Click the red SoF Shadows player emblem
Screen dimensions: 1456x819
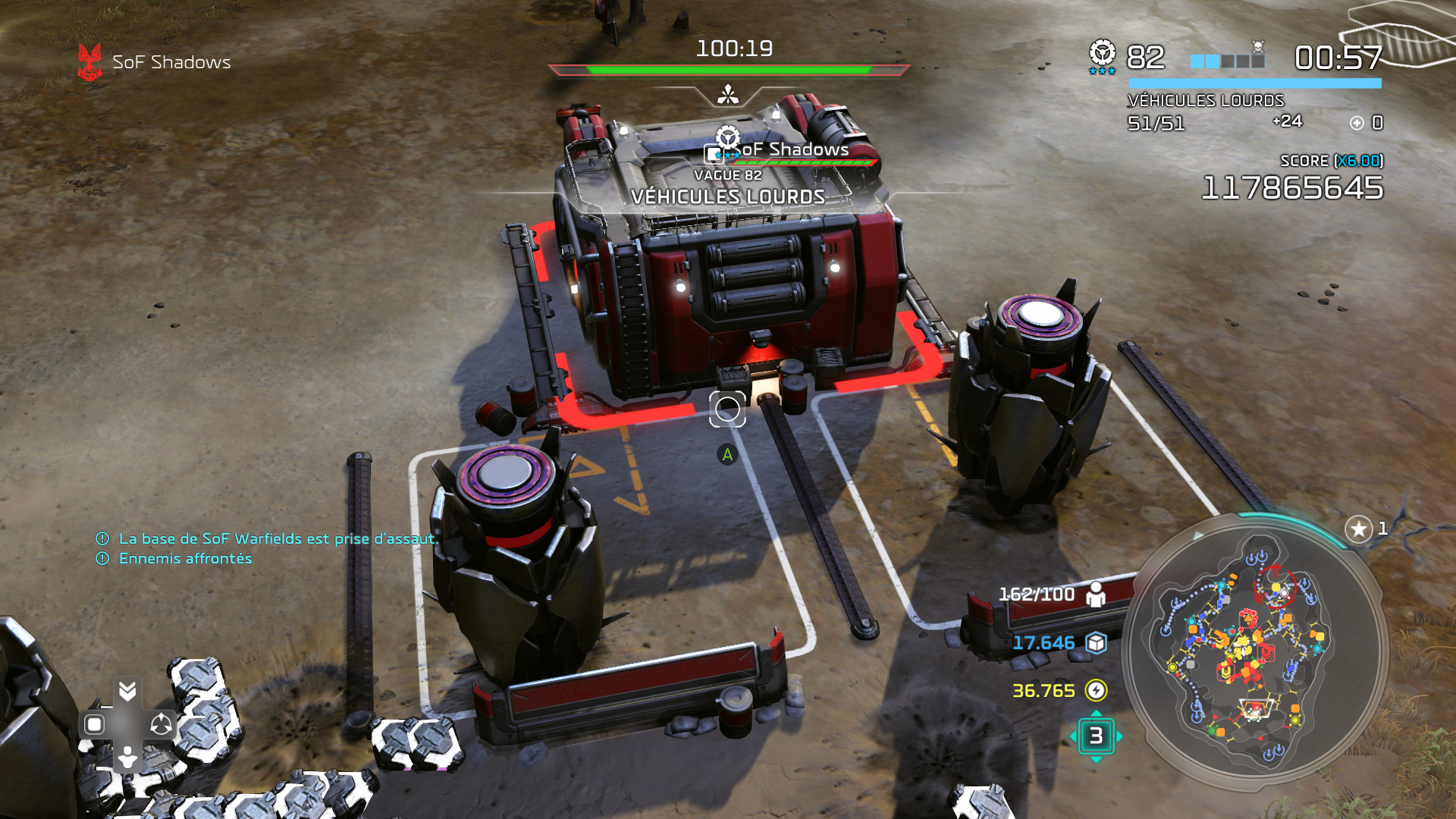tap(89, 61)
